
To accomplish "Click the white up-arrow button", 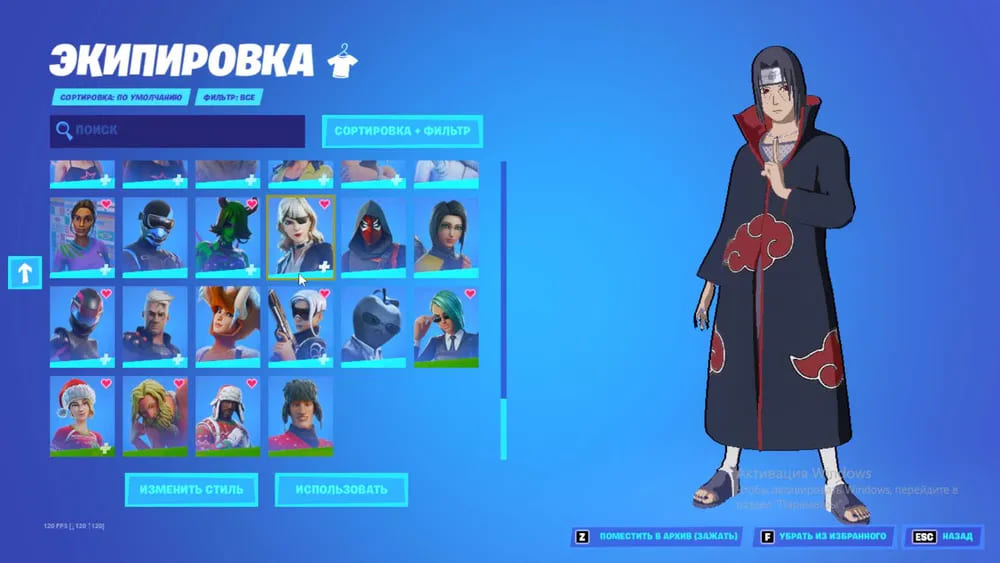I will coord(24,271).
